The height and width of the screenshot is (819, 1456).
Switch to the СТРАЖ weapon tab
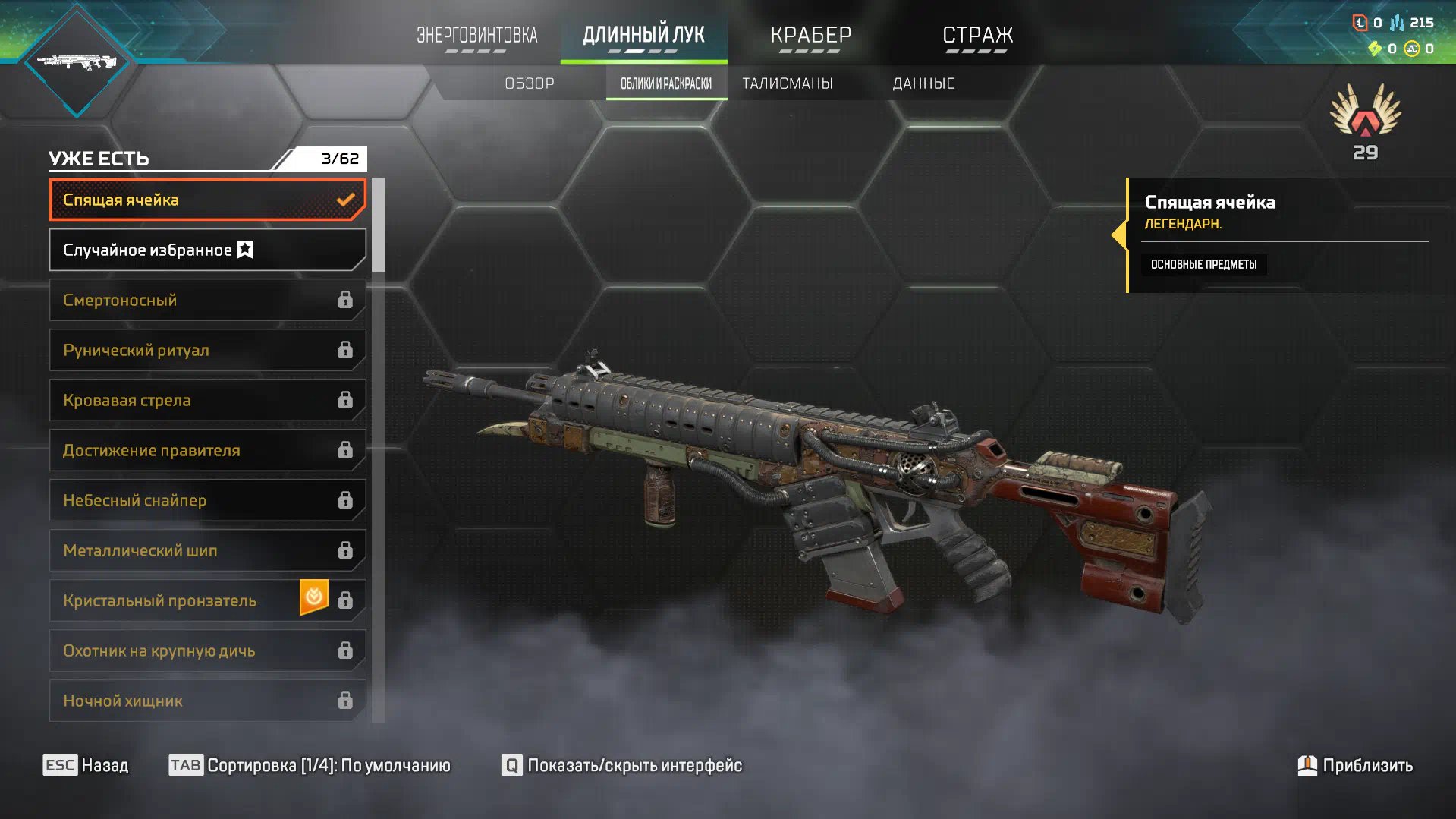pyautogui.click(x=977, y=36)
